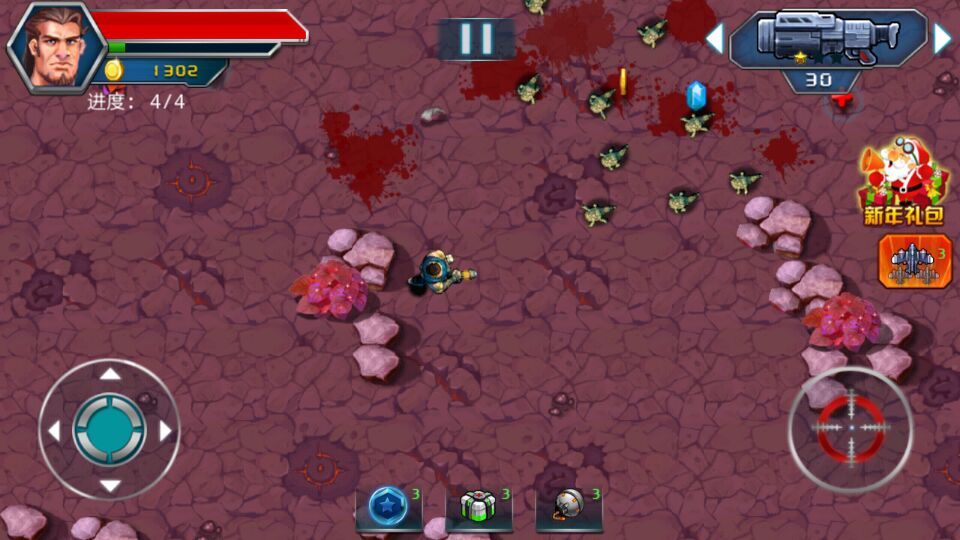Use the green medkit crate item
The width and height of the screenshot is (960, 540).
[479, 507]
